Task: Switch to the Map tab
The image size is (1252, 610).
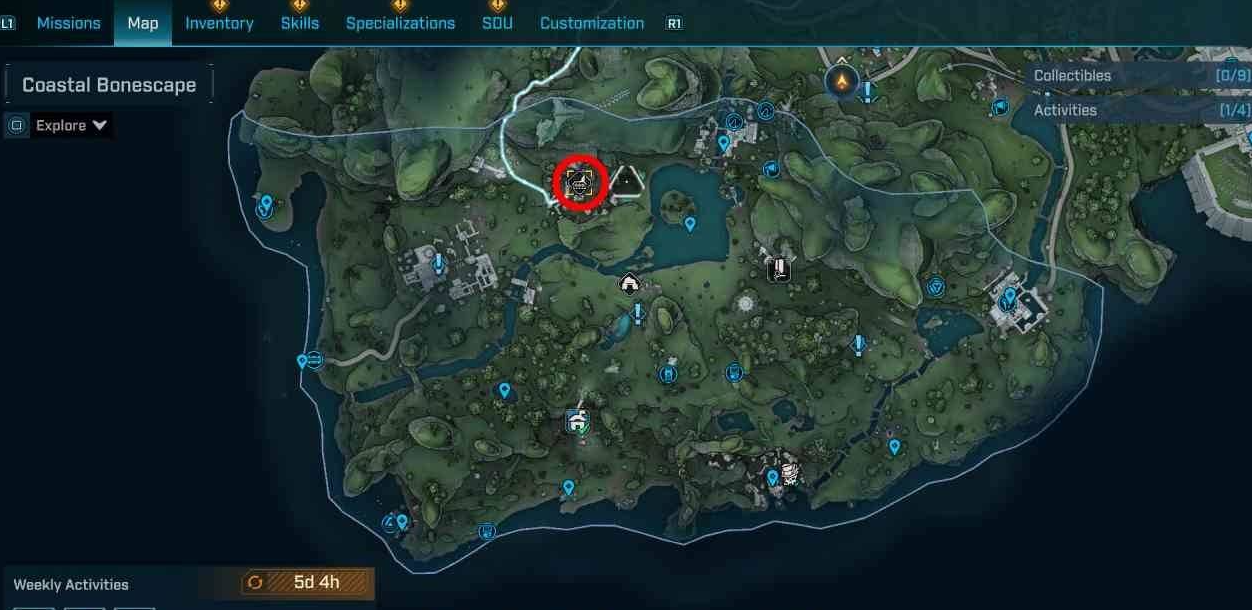Action: coord(143,23)
